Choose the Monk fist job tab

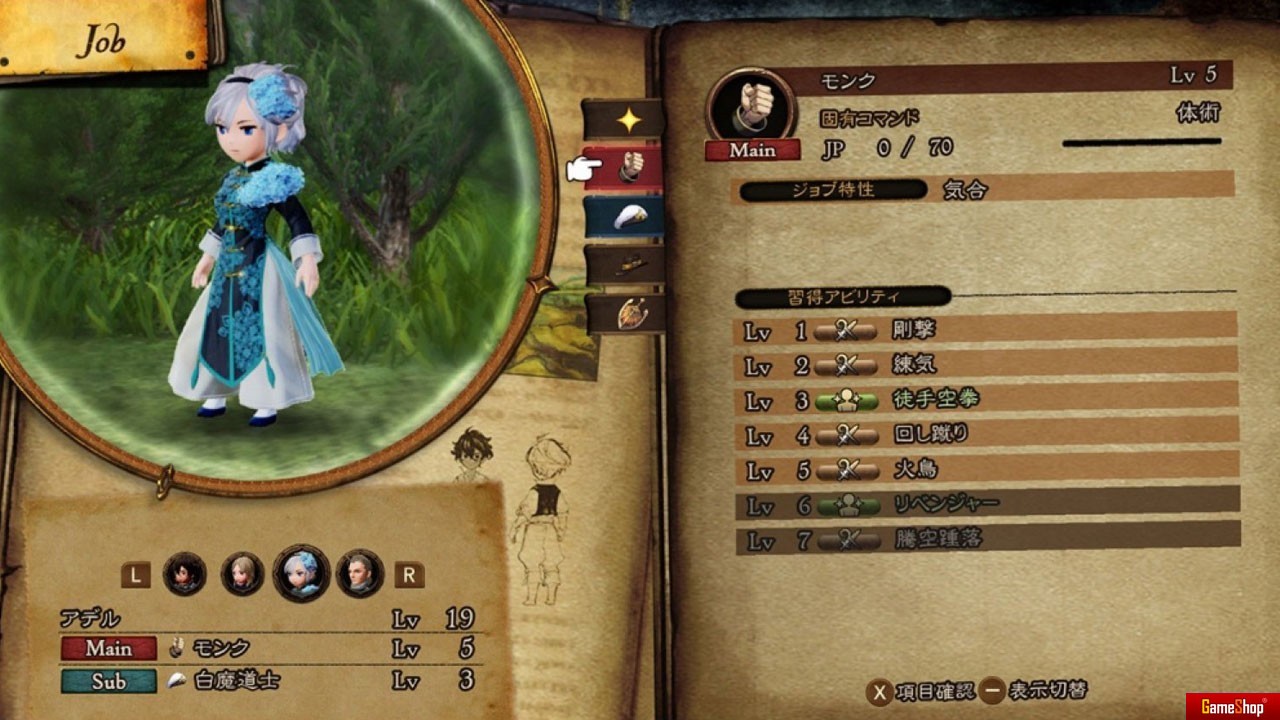[624, 169]
